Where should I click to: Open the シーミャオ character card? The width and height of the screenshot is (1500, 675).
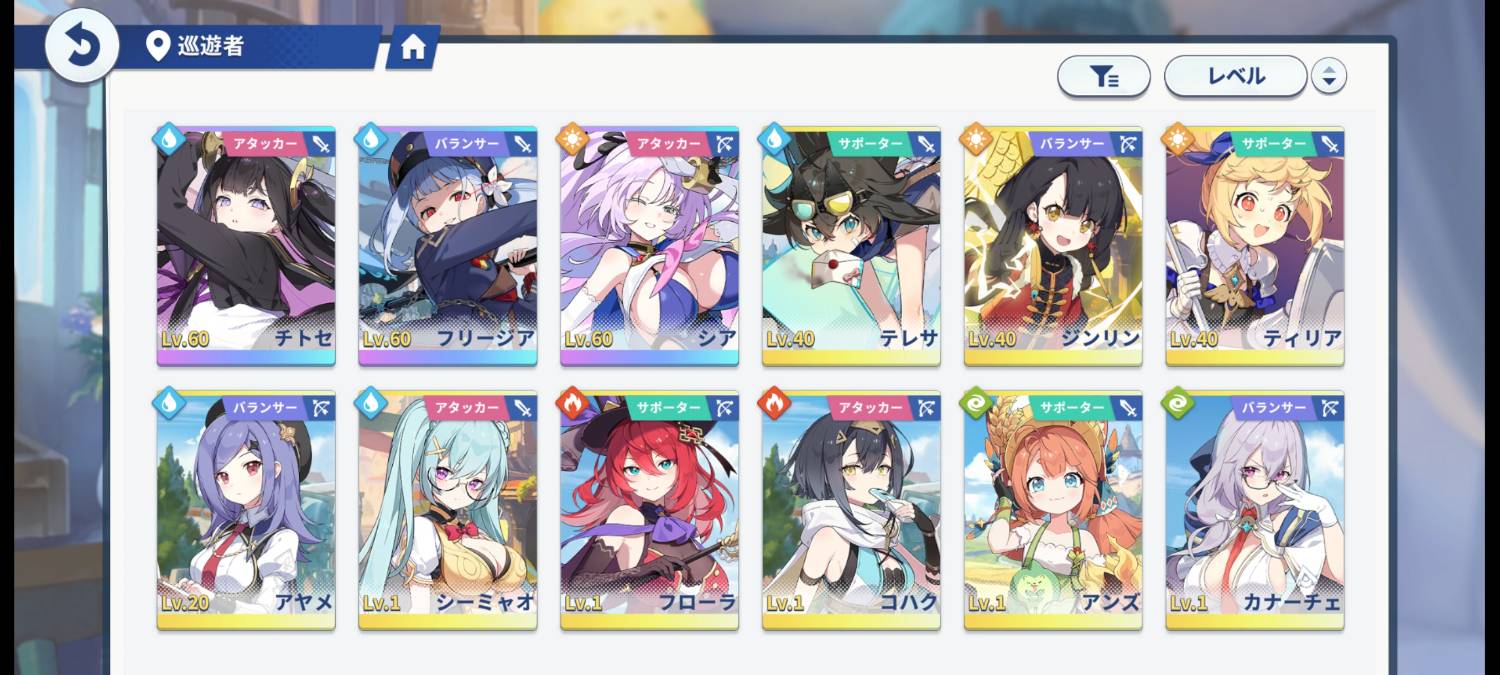pos(448,510)
